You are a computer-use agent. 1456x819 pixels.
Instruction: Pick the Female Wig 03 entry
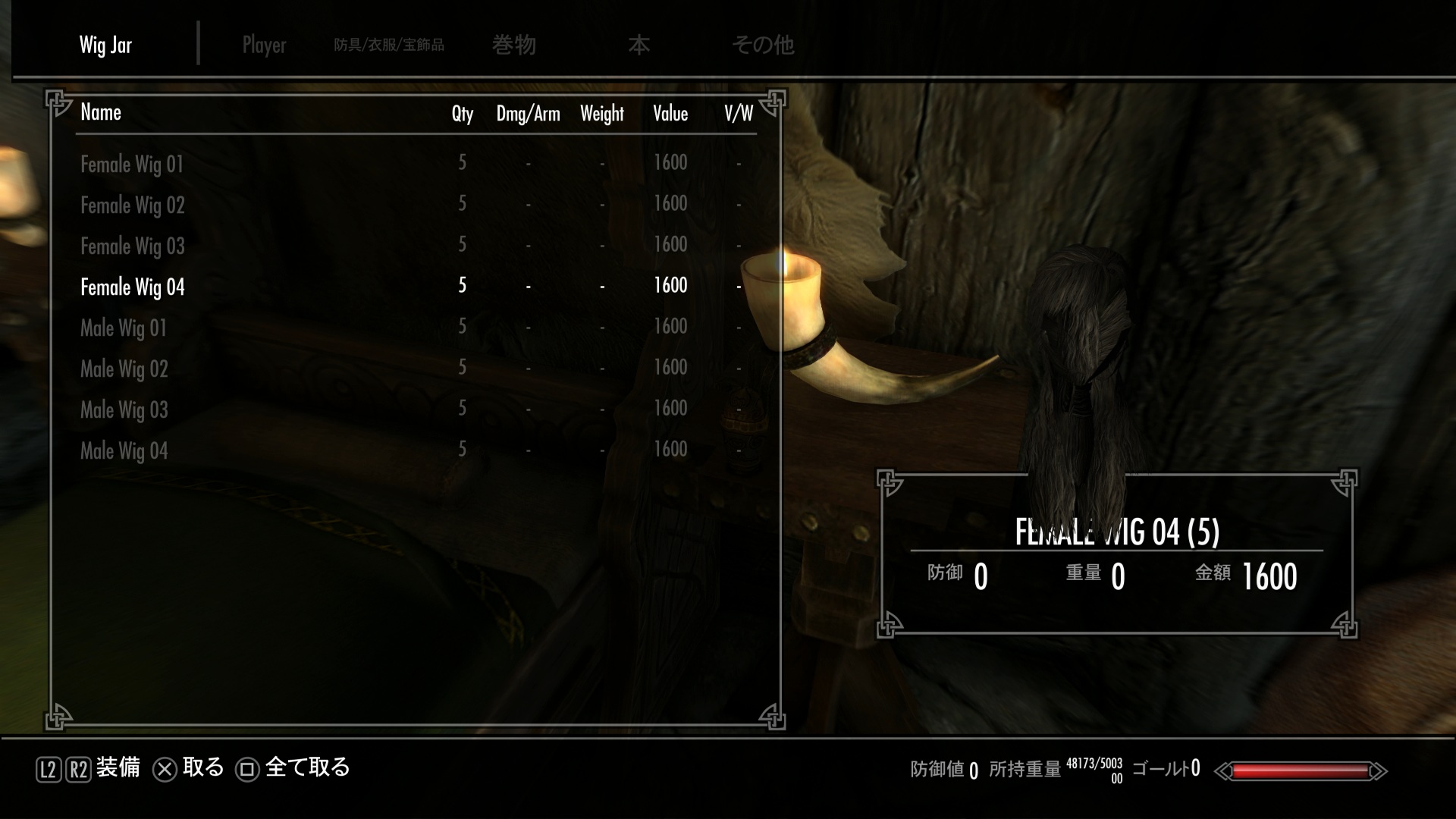[133, 246]
